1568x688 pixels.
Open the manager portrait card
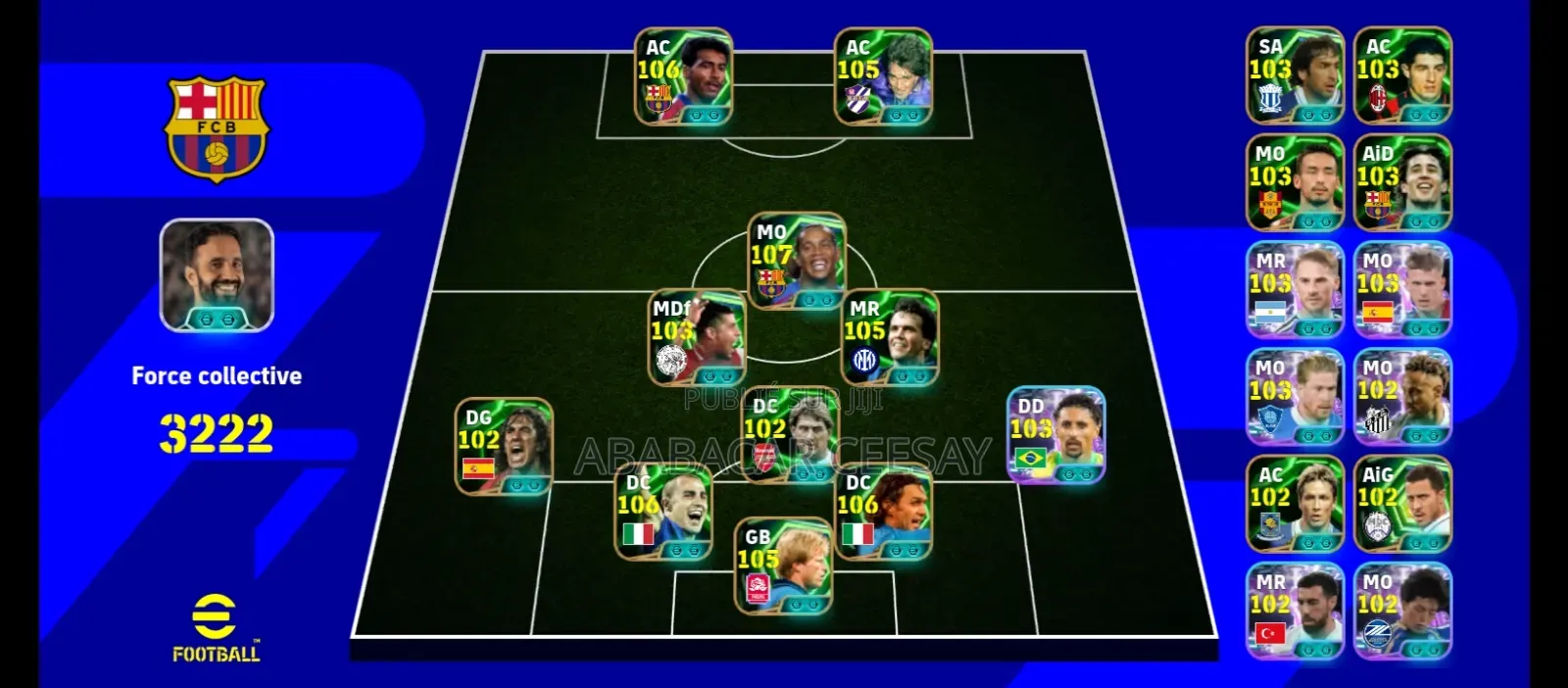pos(217,274)
